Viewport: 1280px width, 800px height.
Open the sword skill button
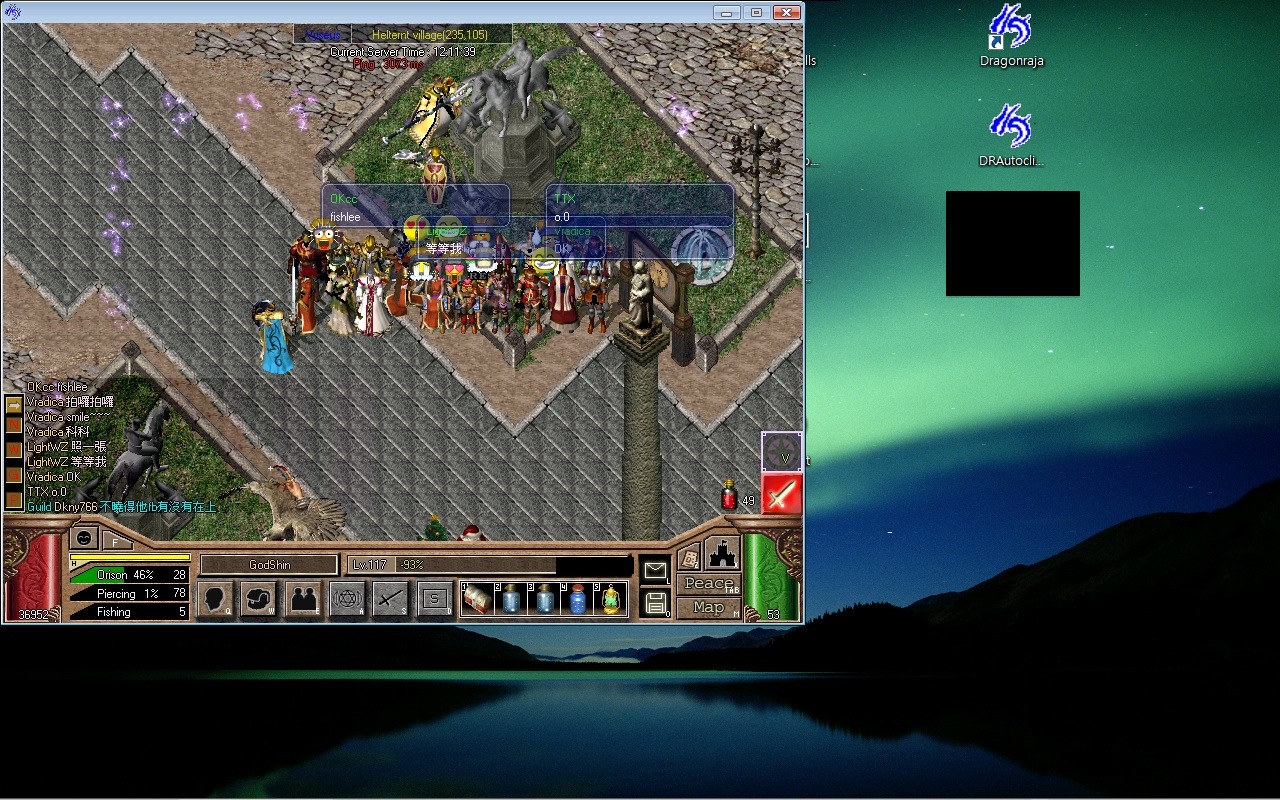point(391,600)
